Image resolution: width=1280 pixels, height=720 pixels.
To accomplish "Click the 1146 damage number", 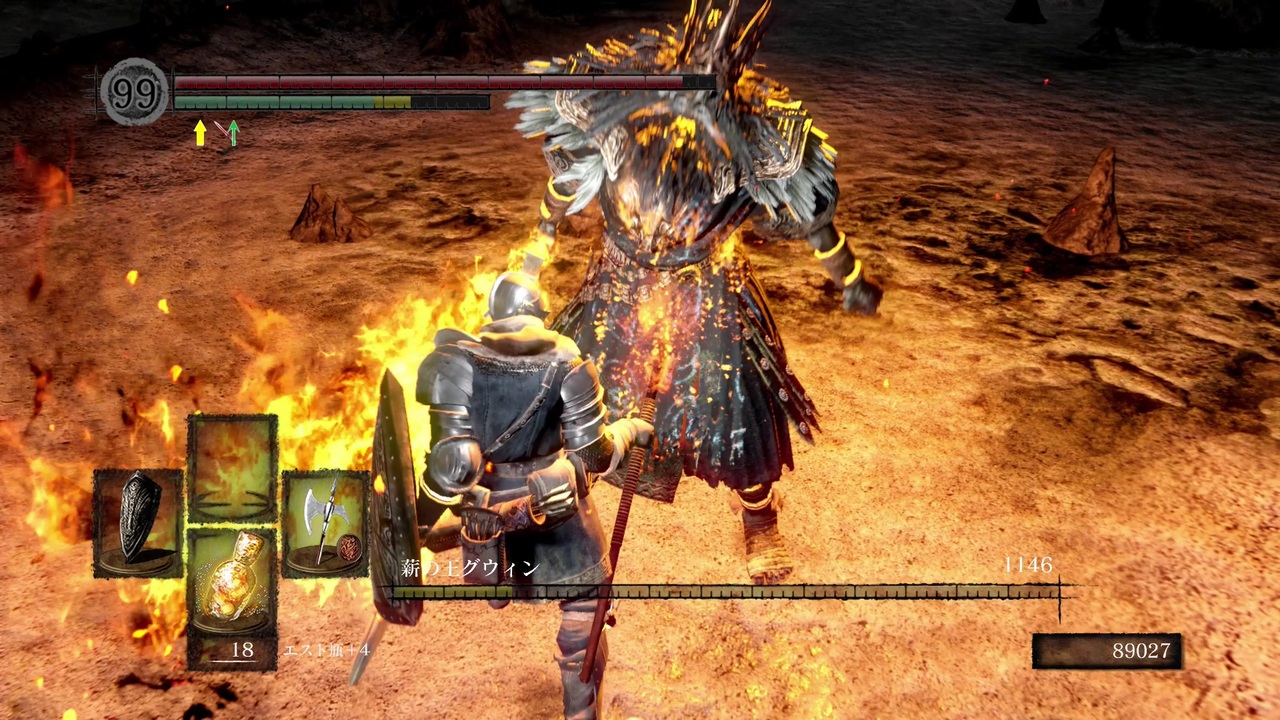I will click(x=1029, y=566).
